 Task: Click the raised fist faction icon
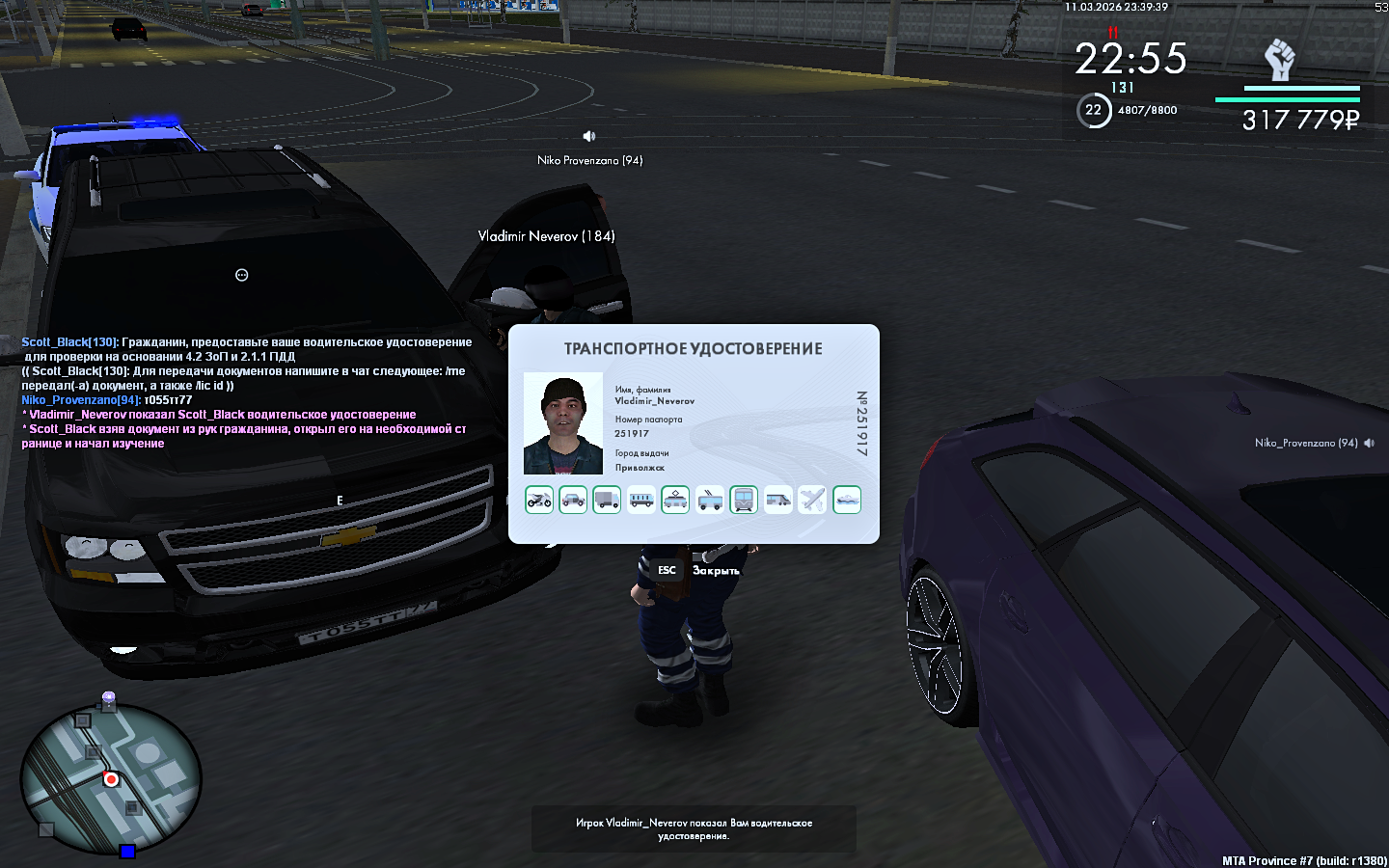click(1280, 60)
